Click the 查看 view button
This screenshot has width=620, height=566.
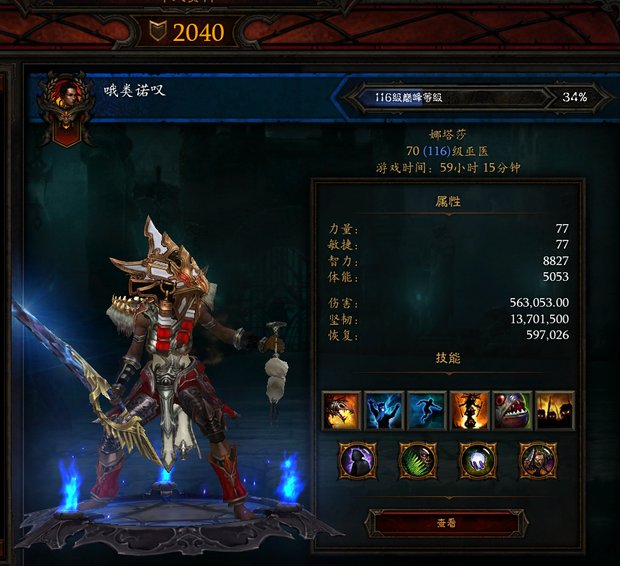coord(447,522)
